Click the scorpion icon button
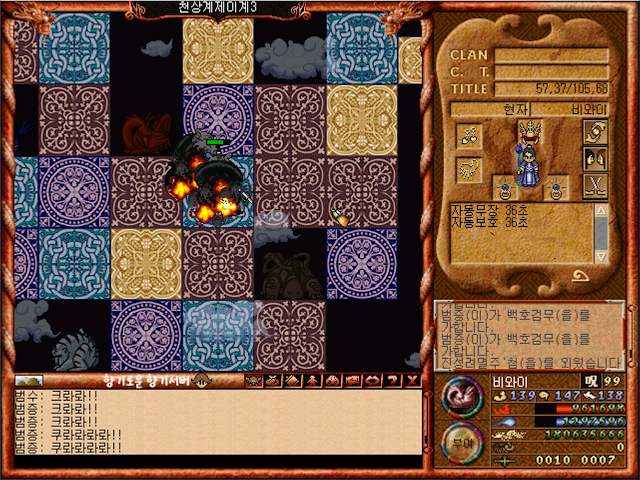640x480 pixels. click(x=469, y=169)
